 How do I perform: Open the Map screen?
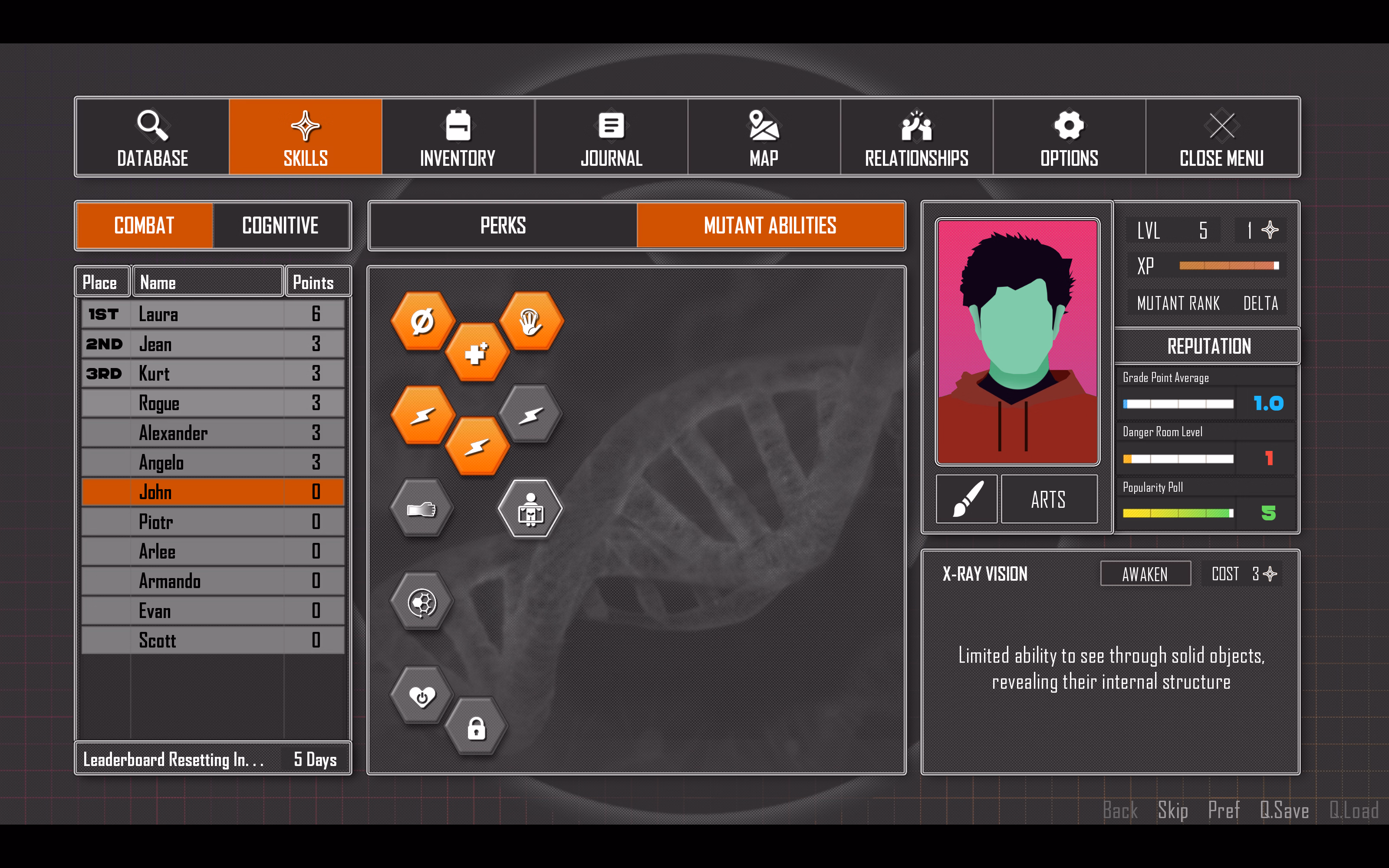click(764, 137)
